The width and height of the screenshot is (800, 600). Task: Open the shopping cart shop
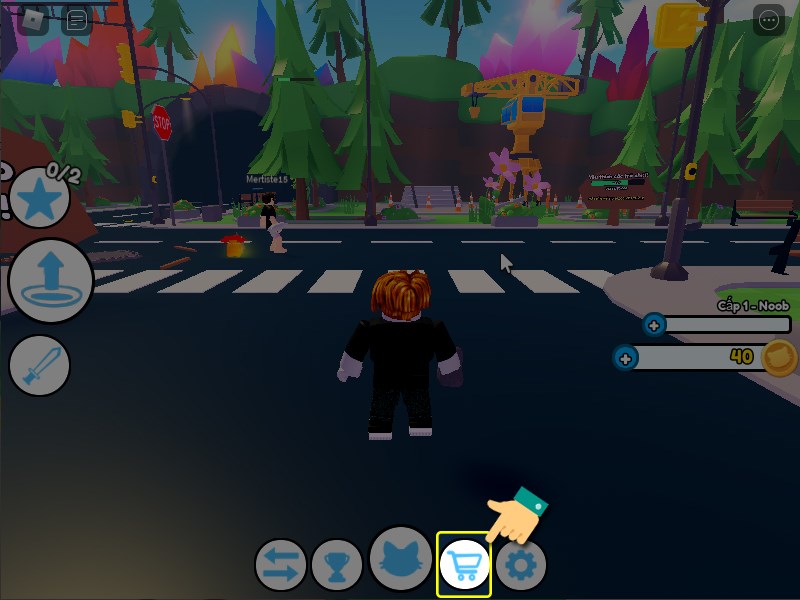464,565
